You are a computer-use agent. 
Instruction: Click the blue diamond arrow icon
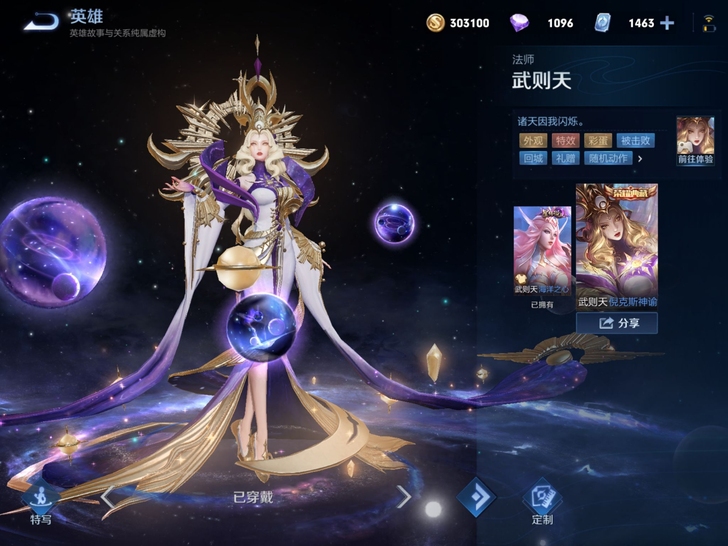pyautogui.click(x=476, y=498)
